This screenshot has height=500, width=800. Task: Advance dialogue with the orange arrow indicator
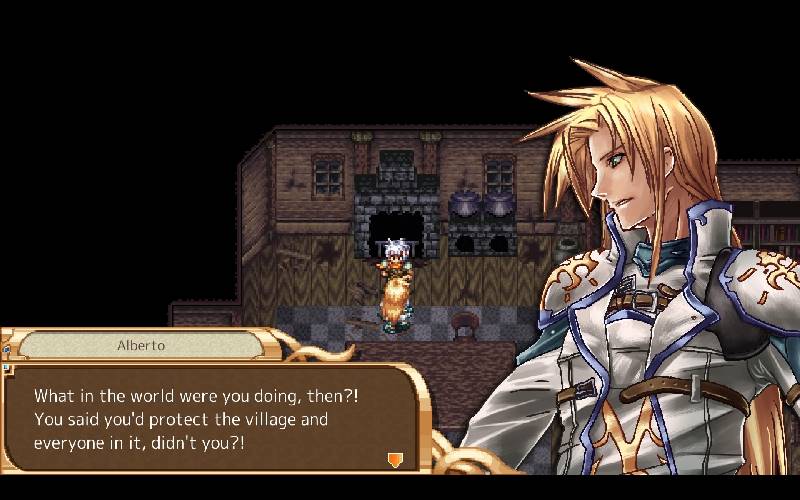tap(395, 459)
